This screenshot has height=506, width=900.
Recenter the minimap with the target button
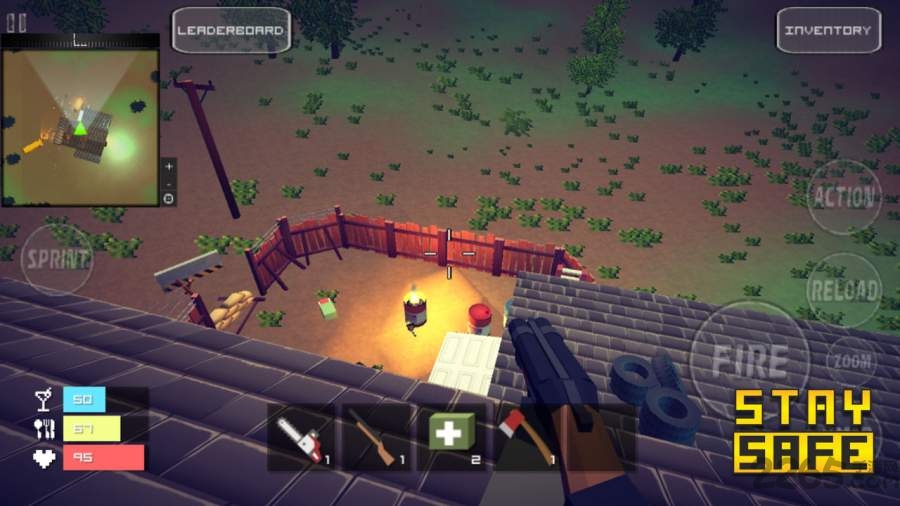point(169,198)
